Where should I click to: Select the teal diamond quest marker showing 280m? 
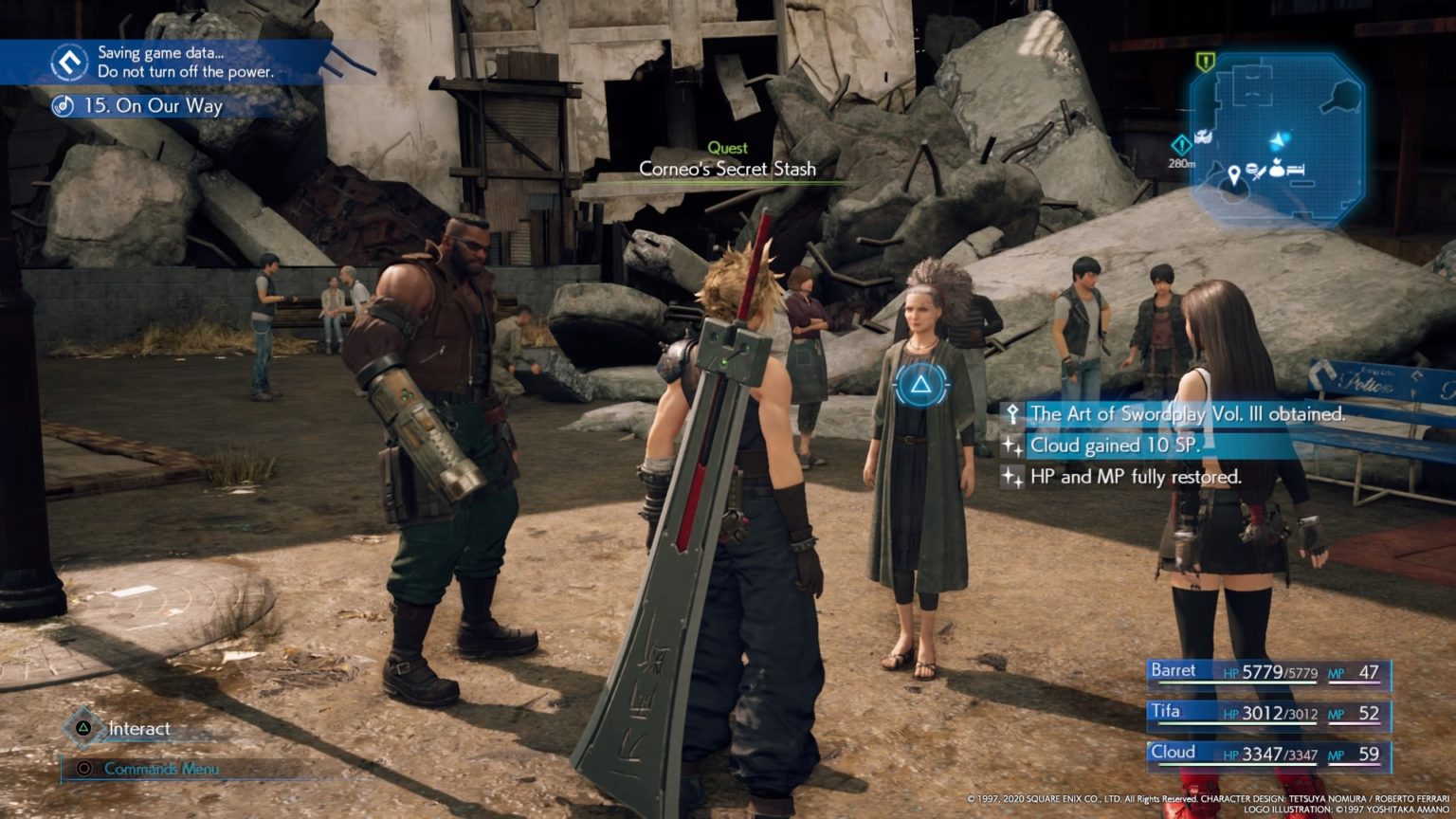1181,144
